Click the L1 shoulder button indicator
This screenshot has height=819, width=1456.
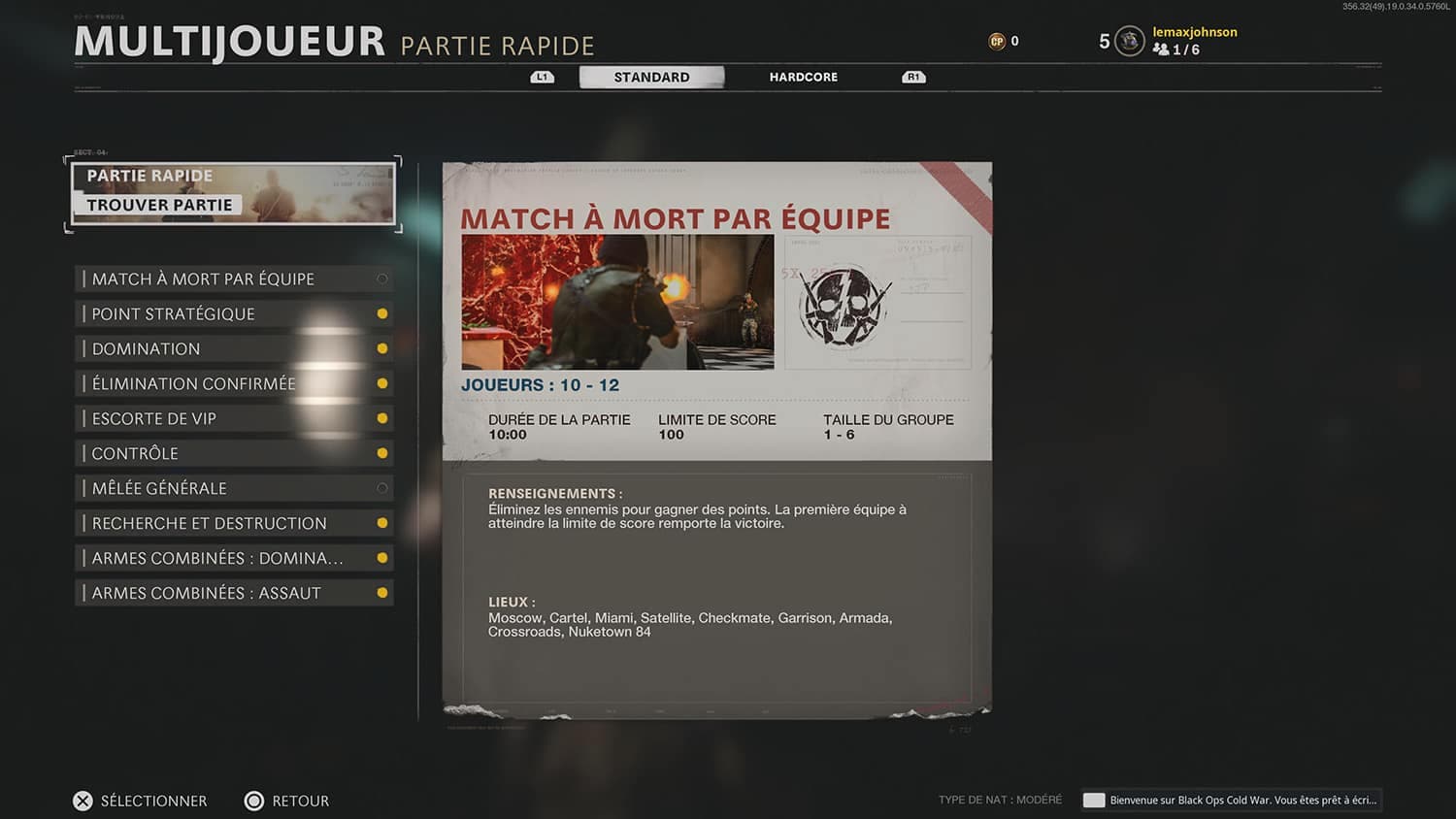pos(541,76)
